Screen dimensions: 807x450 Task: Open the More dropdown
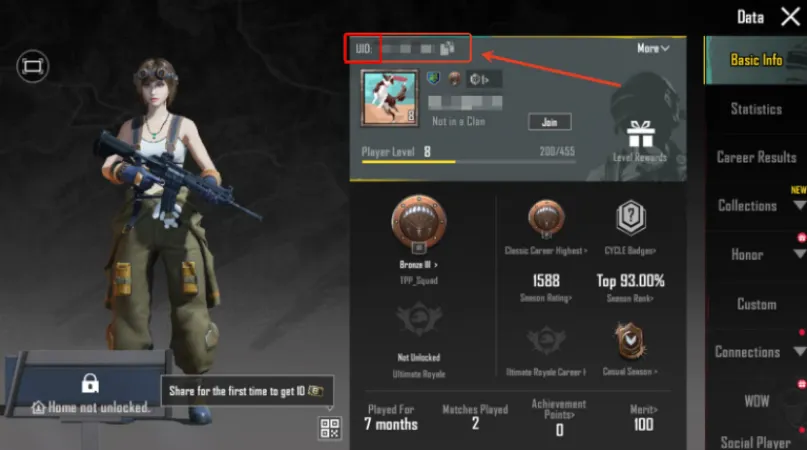click(x=652, y=47)
